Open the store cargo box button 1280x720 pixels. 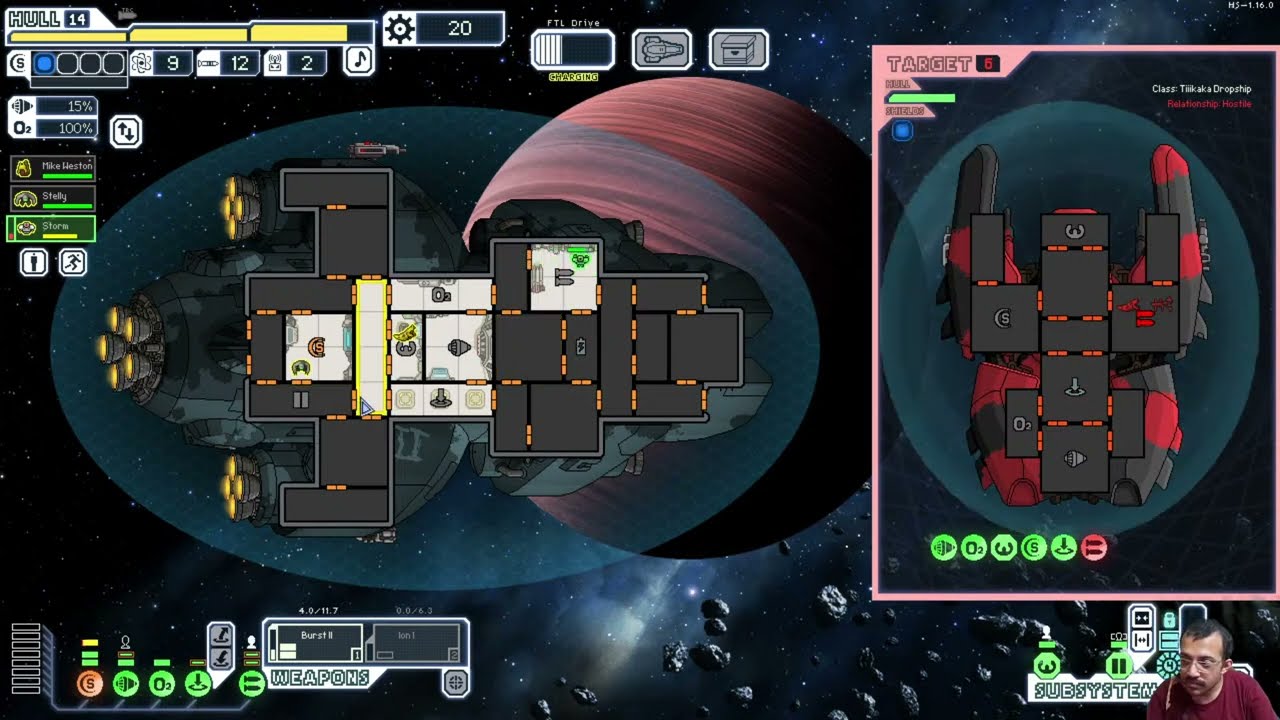tap(738, 49)
